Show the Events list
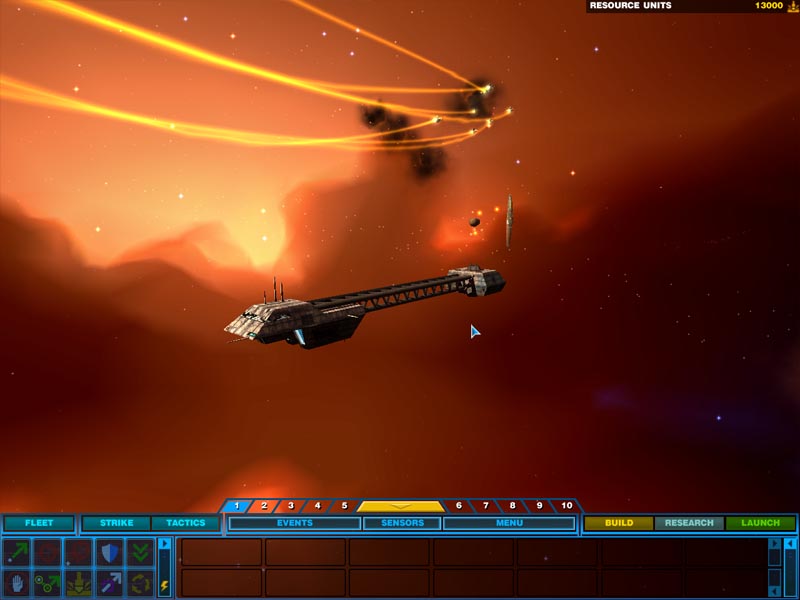This screenshot has height=600, width=800. (x=294, y=523)
